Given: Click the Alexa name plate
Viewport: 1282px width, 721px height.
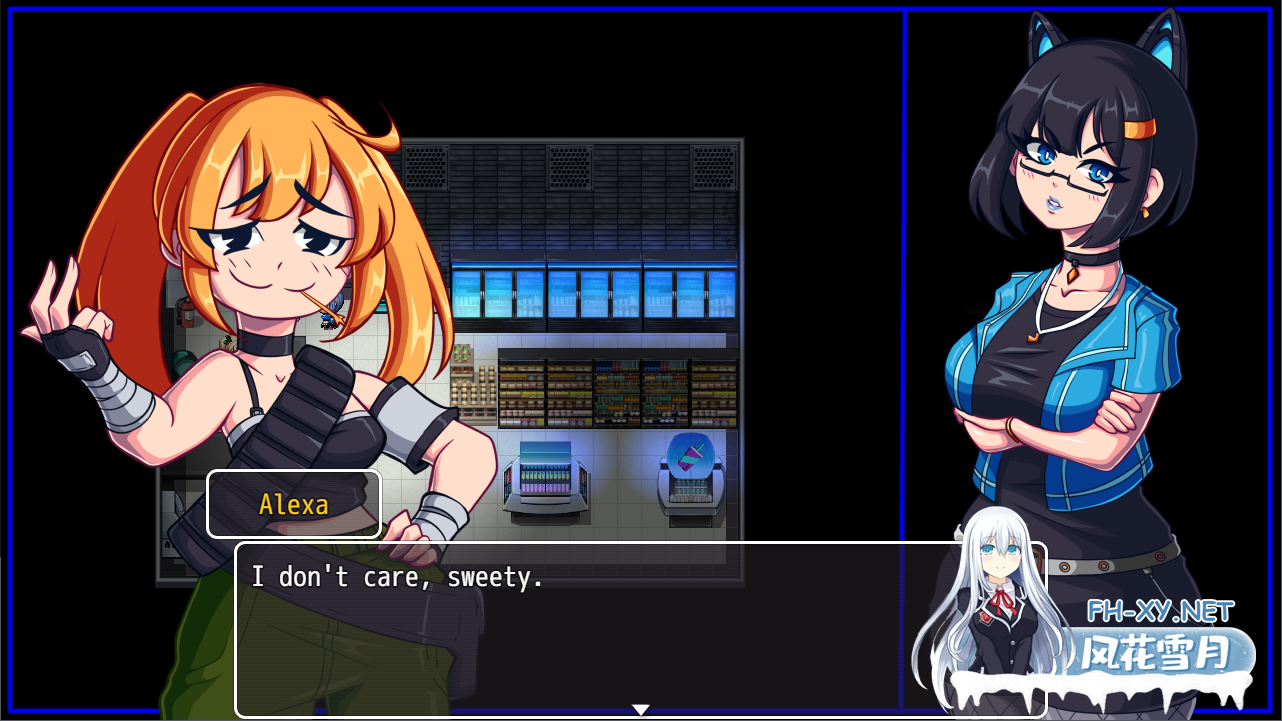Looking at the screenshot, I should [x=294, y=504].
